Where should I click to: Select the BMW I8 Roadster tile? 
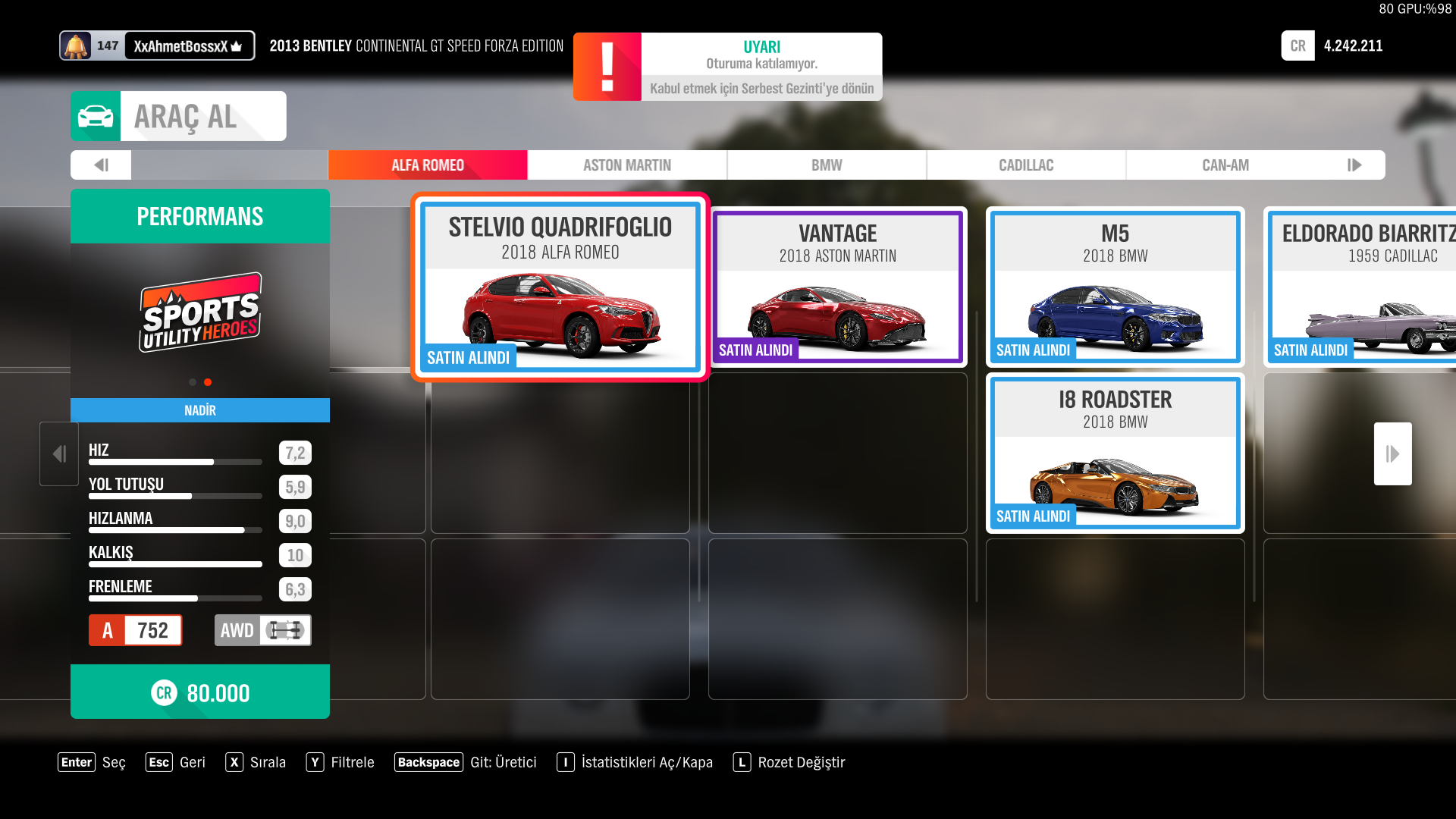(x=1115, y=453)
